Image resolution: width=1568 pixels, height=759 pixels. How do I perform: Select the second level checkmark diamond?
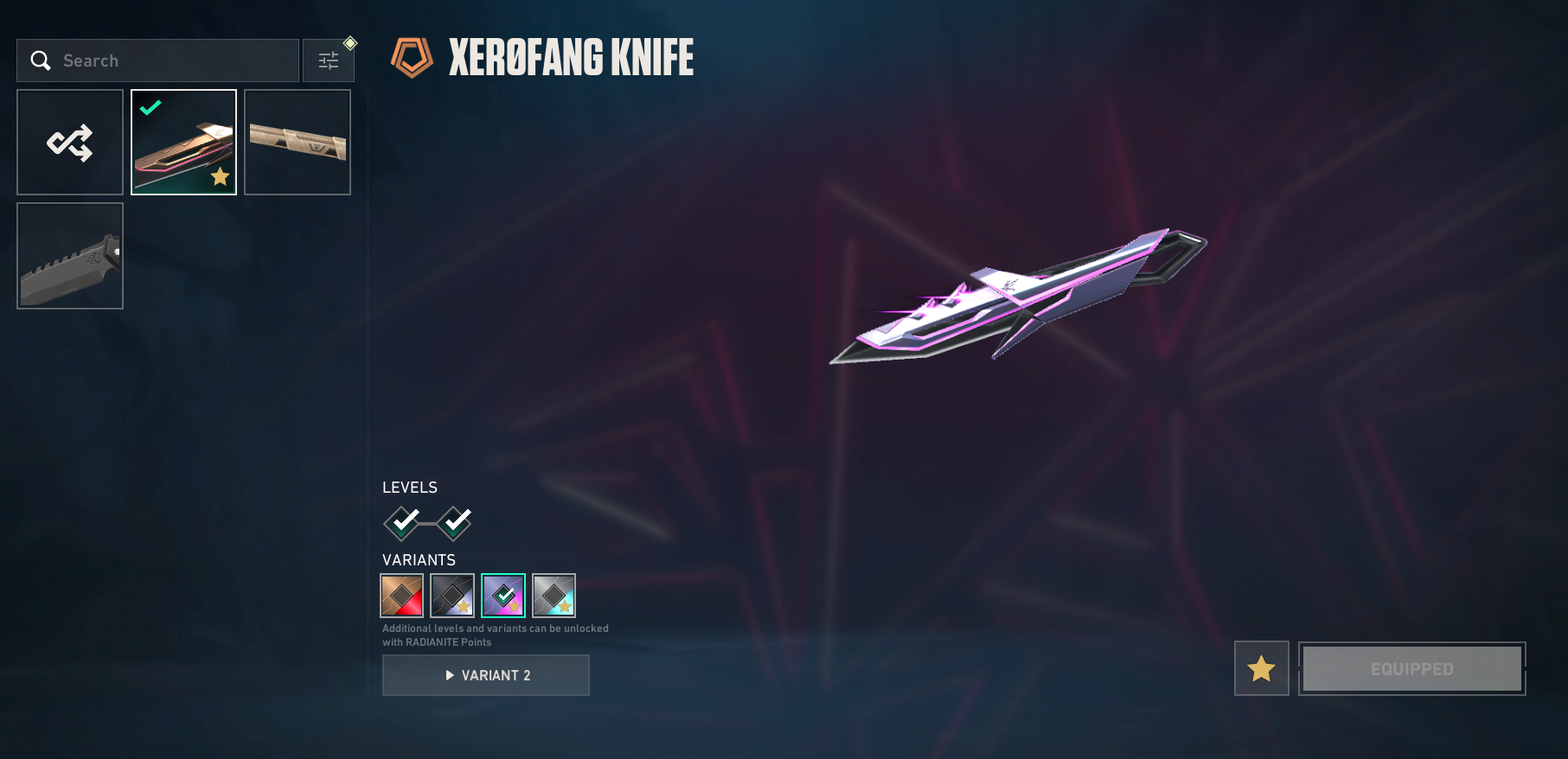pyautogui.click(x=454, y=522)
